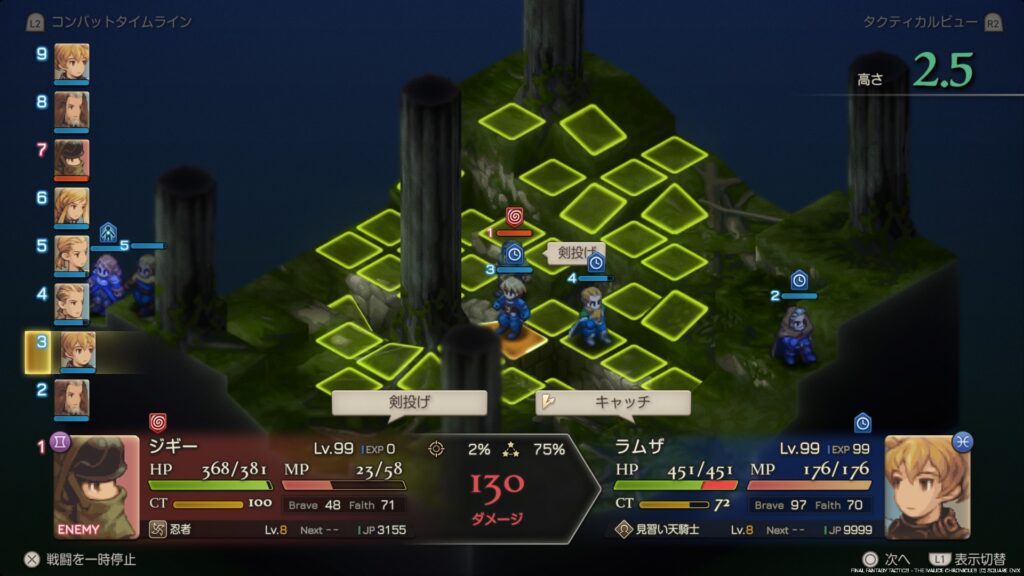Select turn 2 portrait in combat timeline

tap(71, 397)
